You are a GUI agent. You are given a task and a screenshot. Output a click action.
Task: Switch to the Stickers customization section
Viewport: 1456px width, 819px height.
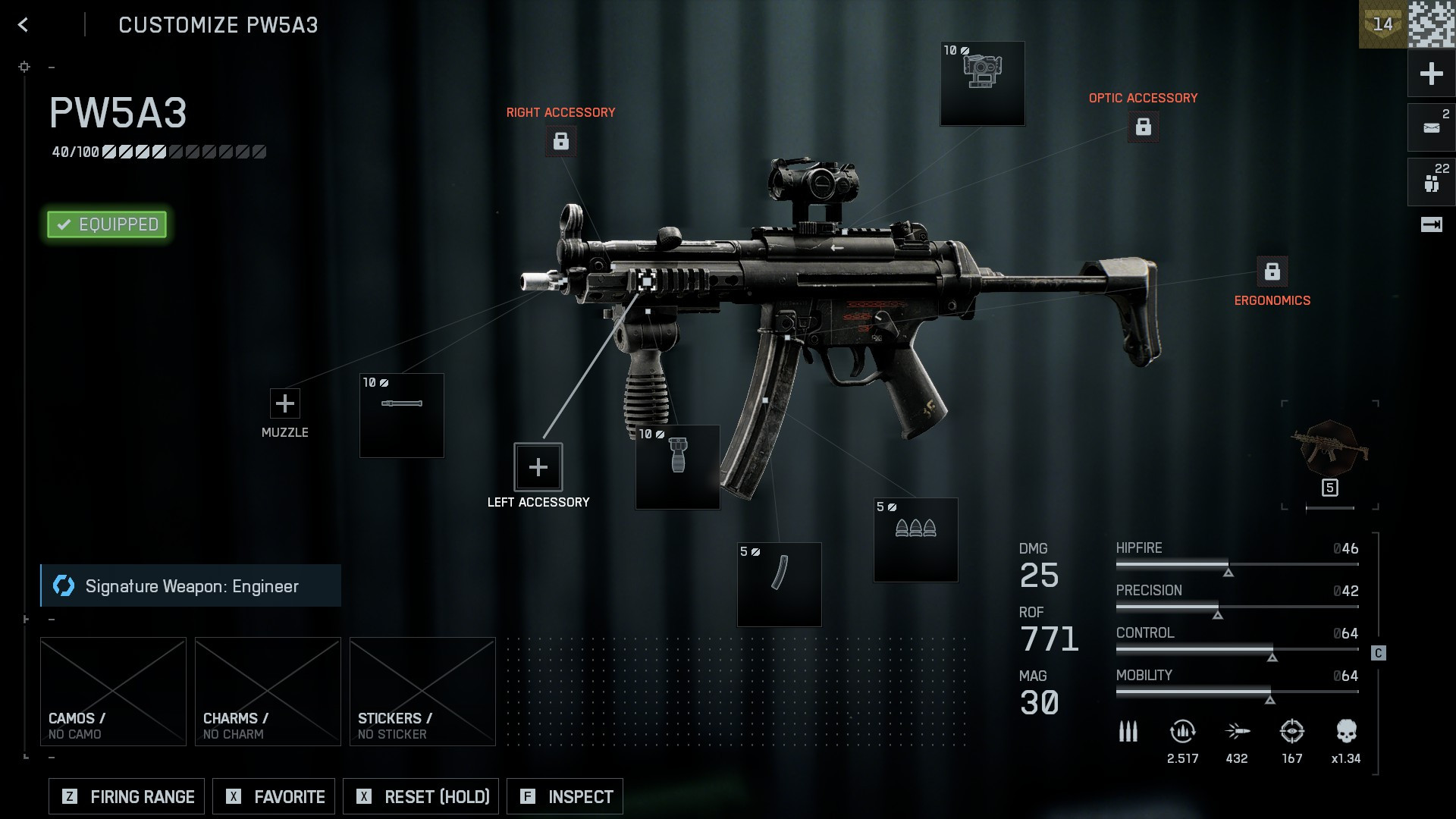pos(422,690)
